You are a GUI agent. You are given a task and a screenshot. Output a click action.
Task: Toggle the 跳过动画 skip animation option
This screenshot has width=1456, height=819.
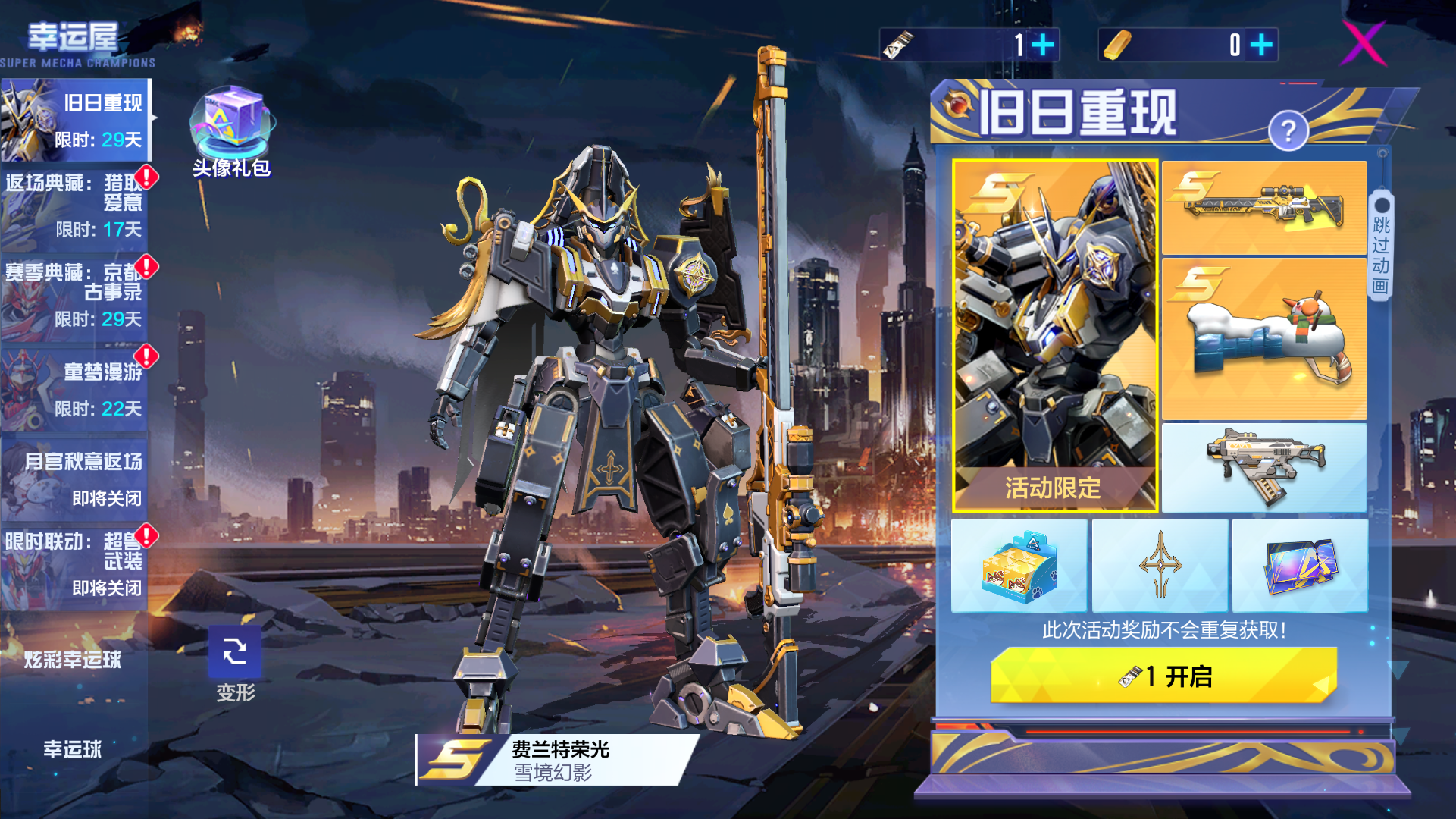1382,244
